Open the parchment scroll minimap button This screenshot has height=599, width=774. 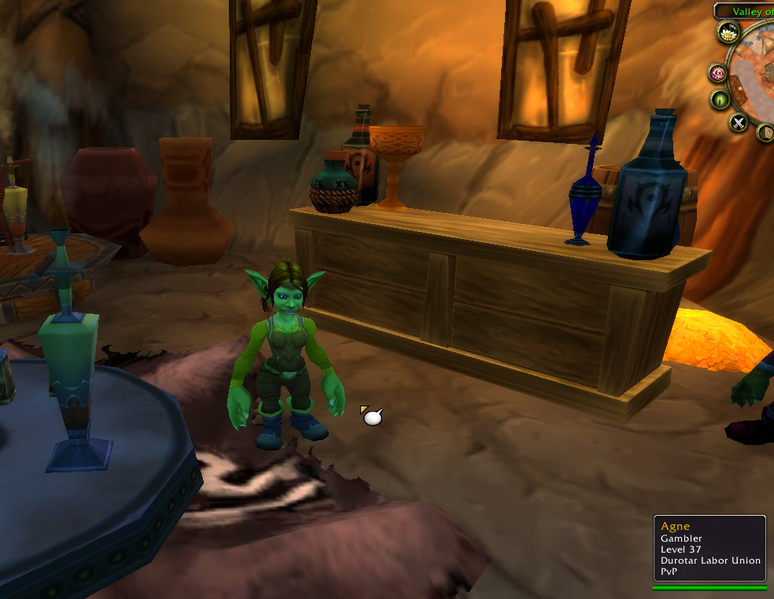coord(765,132)
